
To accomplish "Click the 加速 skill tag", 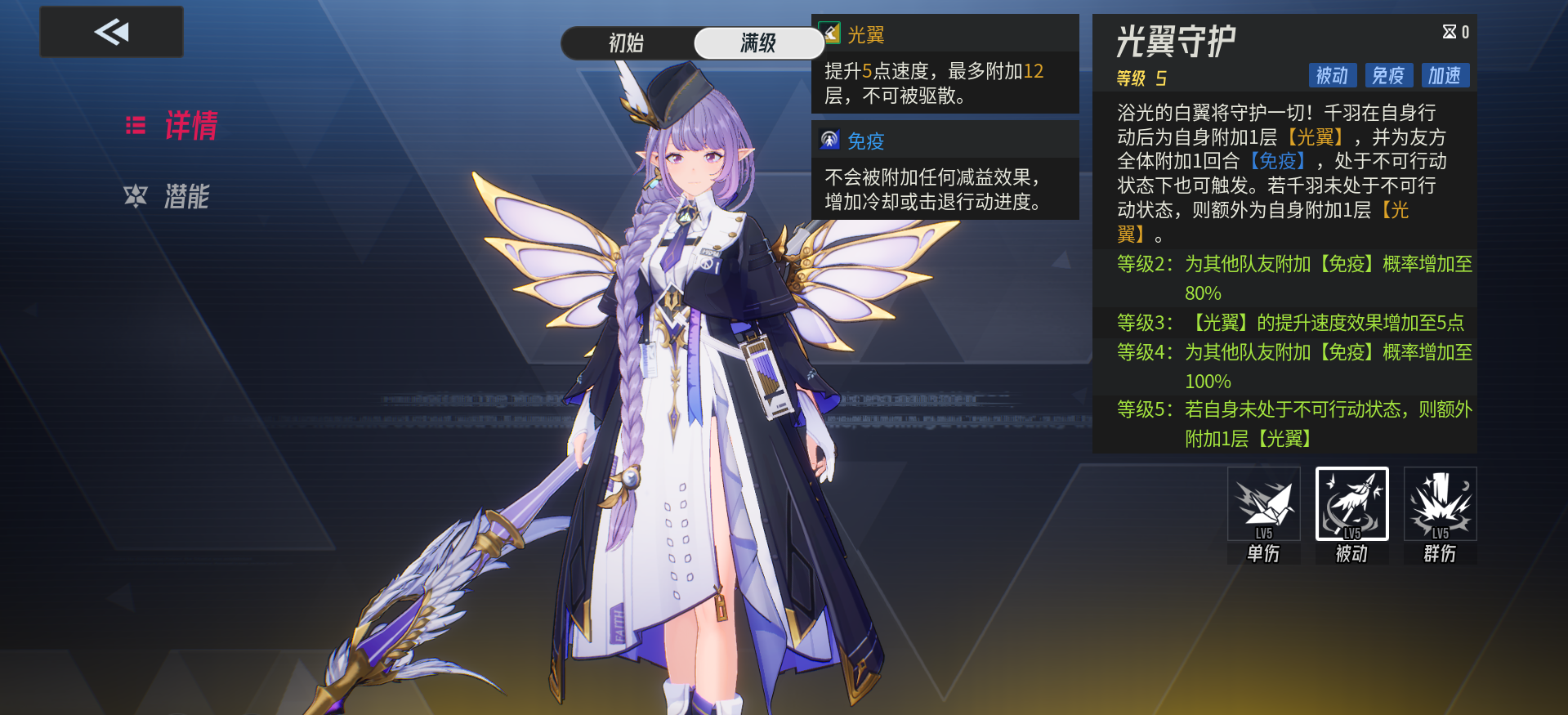I will [1445, 76].
